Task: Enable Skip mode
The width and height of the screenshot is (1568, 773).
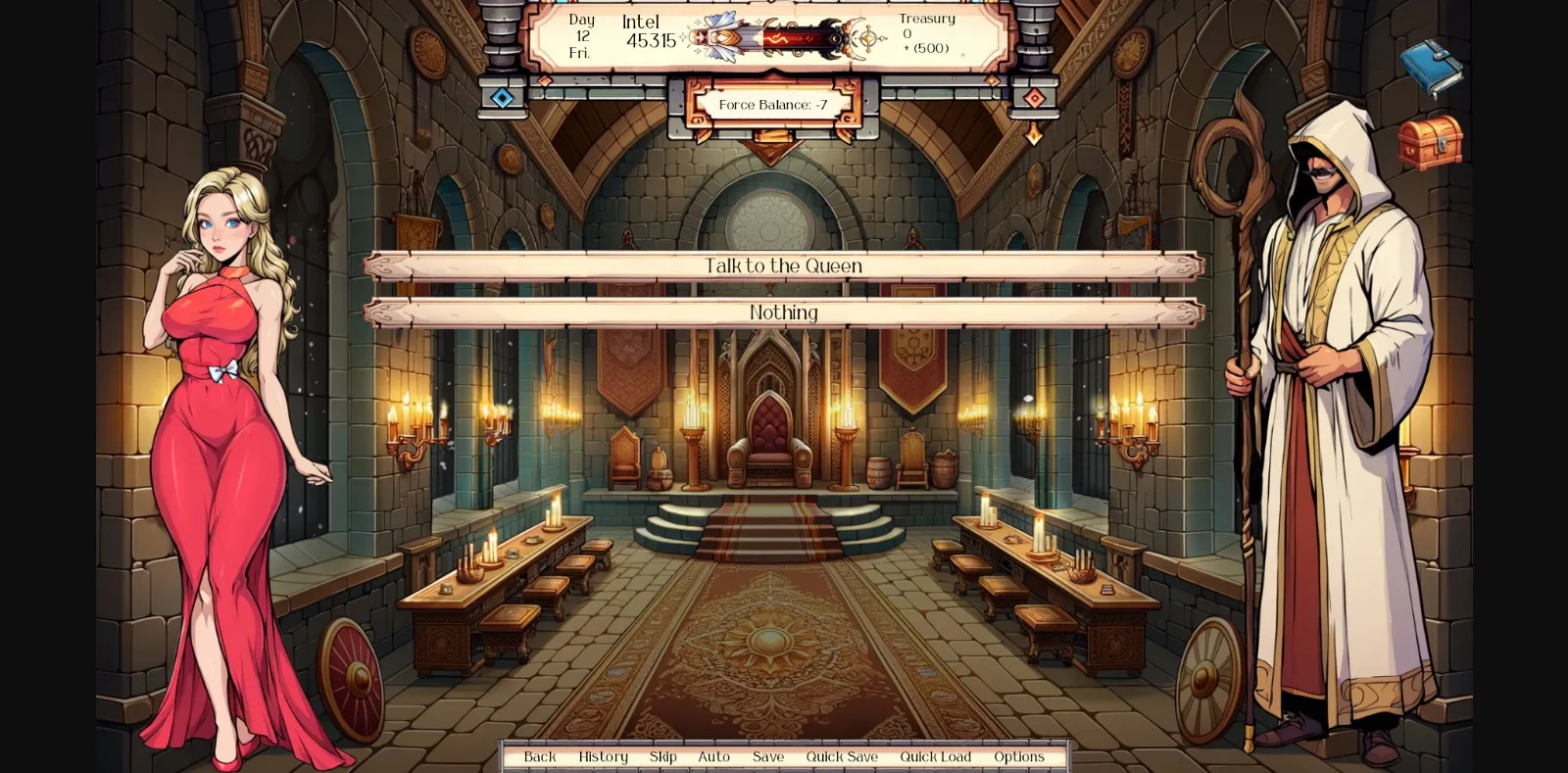Action: [664, 756]
